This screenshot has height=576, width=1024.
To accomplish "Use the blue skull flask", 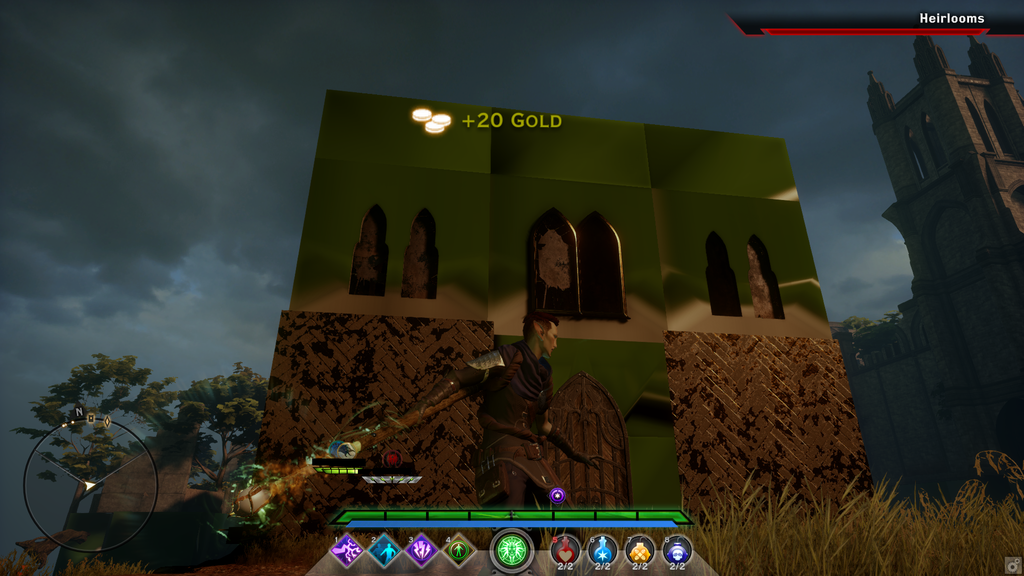I will point(677,550).
